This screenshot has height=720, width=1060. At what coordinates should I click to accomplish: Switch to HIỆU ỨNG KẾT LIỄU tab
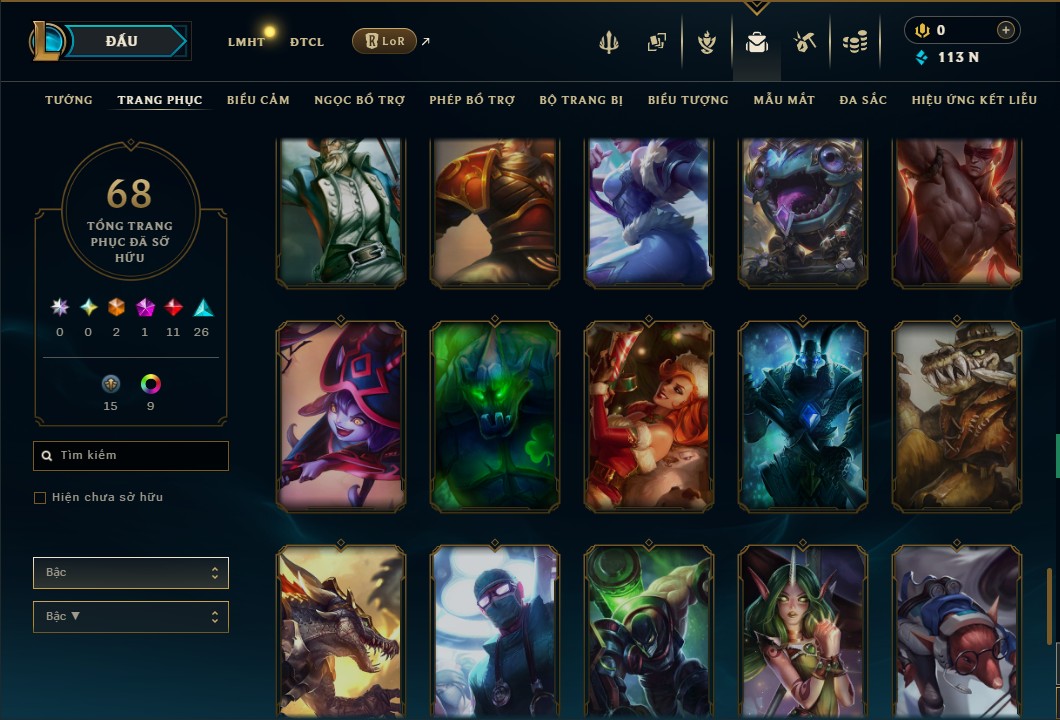tap(974, 100)
